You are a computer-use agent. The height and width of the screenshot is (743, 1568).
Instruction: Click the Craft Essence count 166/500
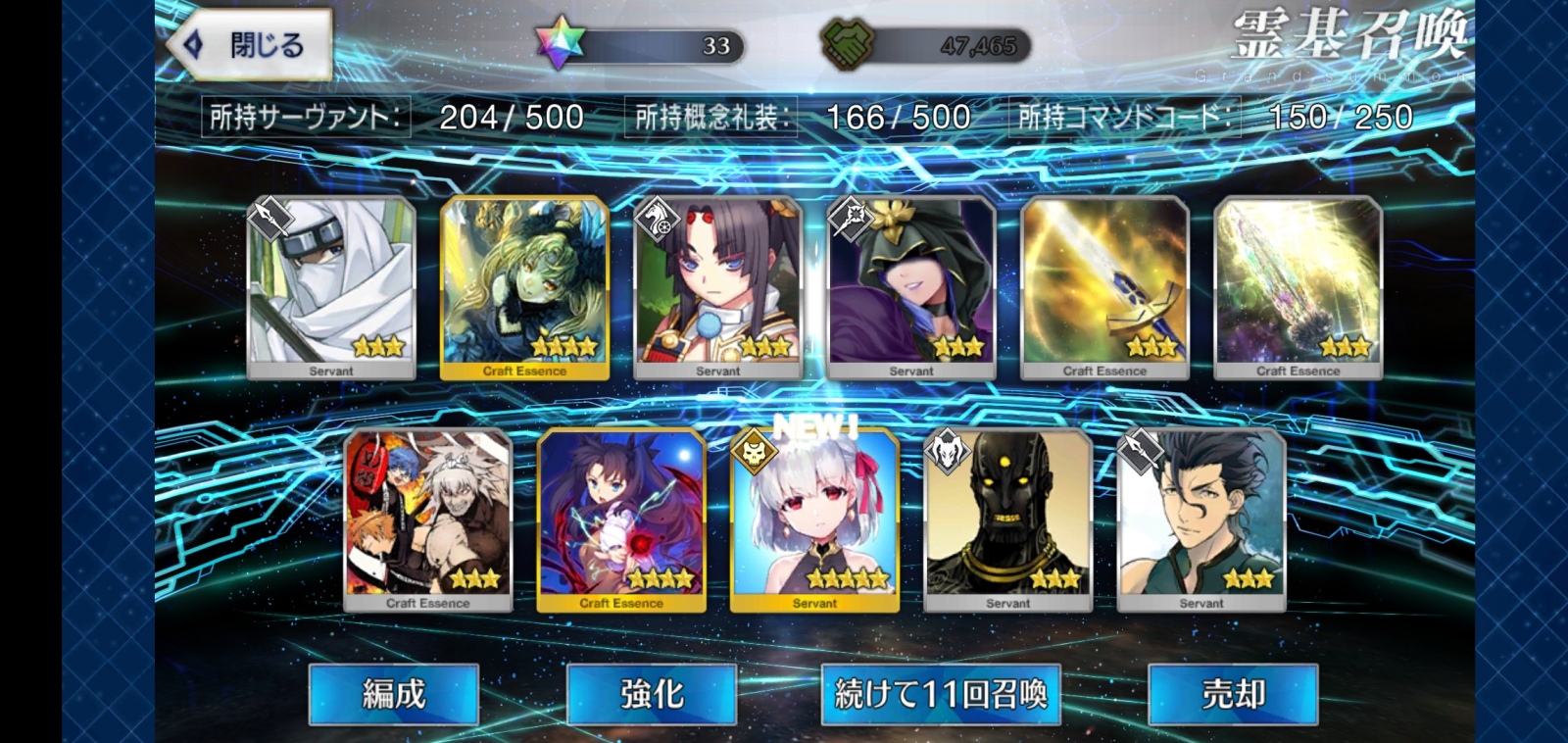coord(897,116)
